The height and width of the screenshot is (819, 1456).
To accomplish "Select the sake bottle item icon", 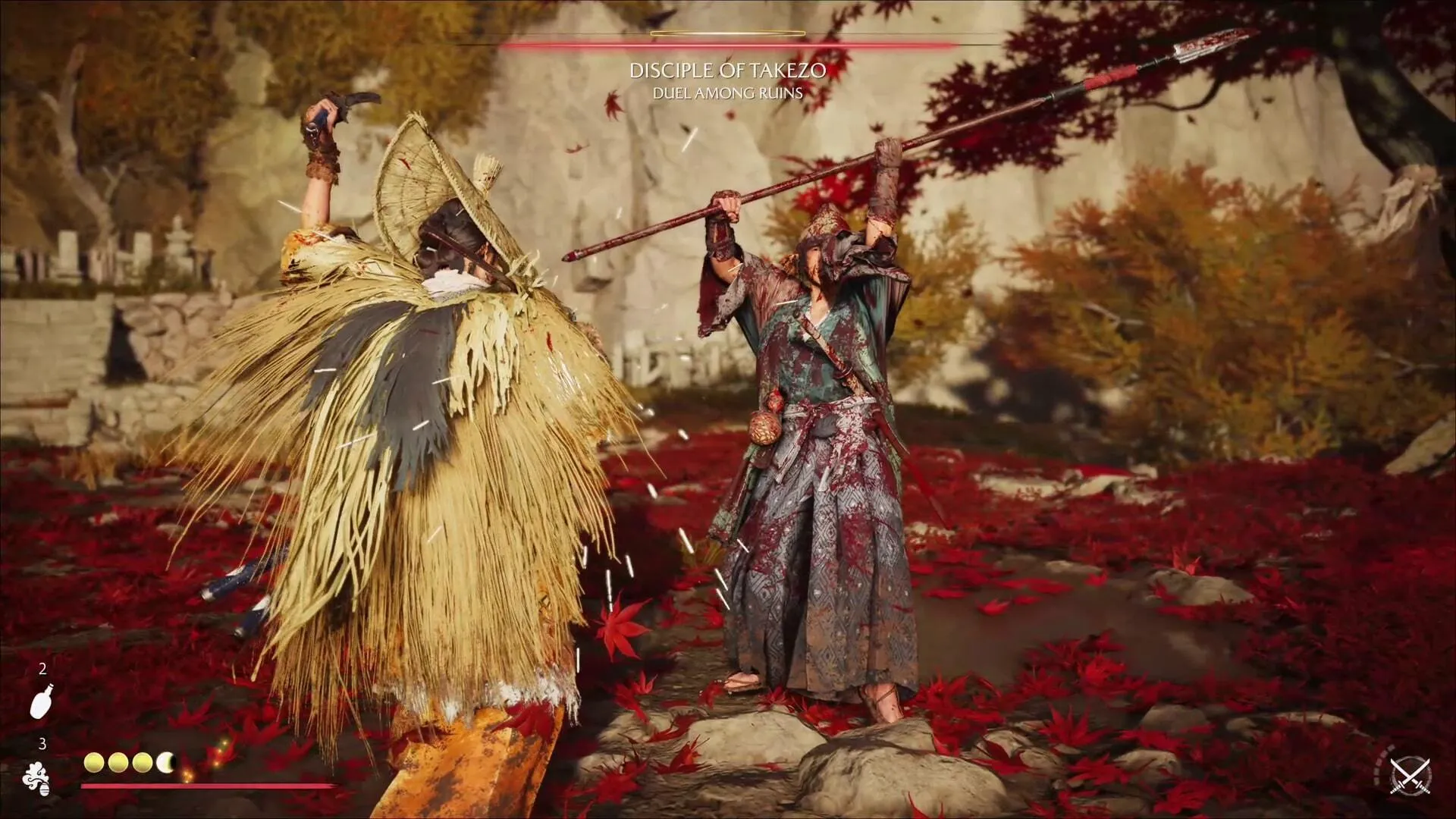I will point(42,700).
